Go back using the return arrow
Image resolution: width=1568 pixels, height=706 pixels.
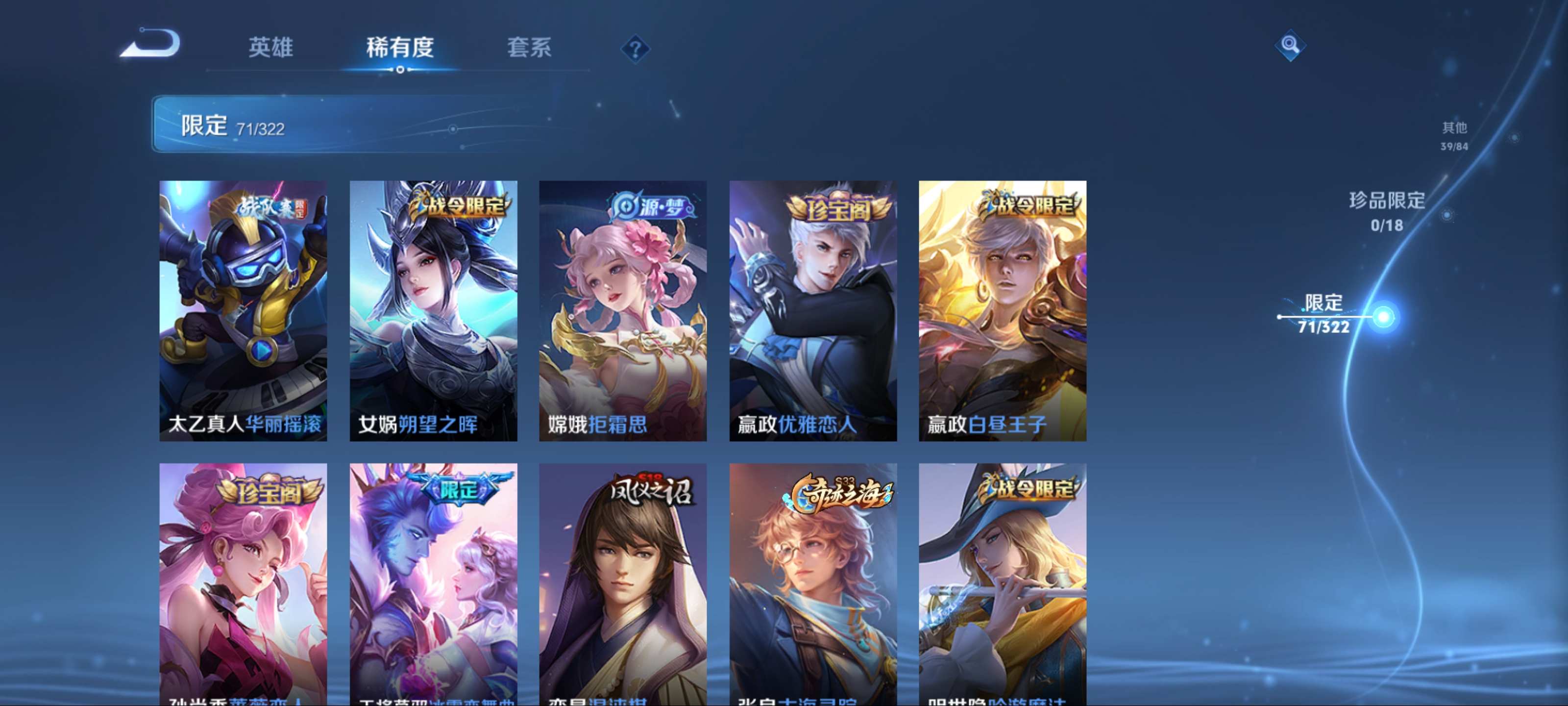[150, 44]
